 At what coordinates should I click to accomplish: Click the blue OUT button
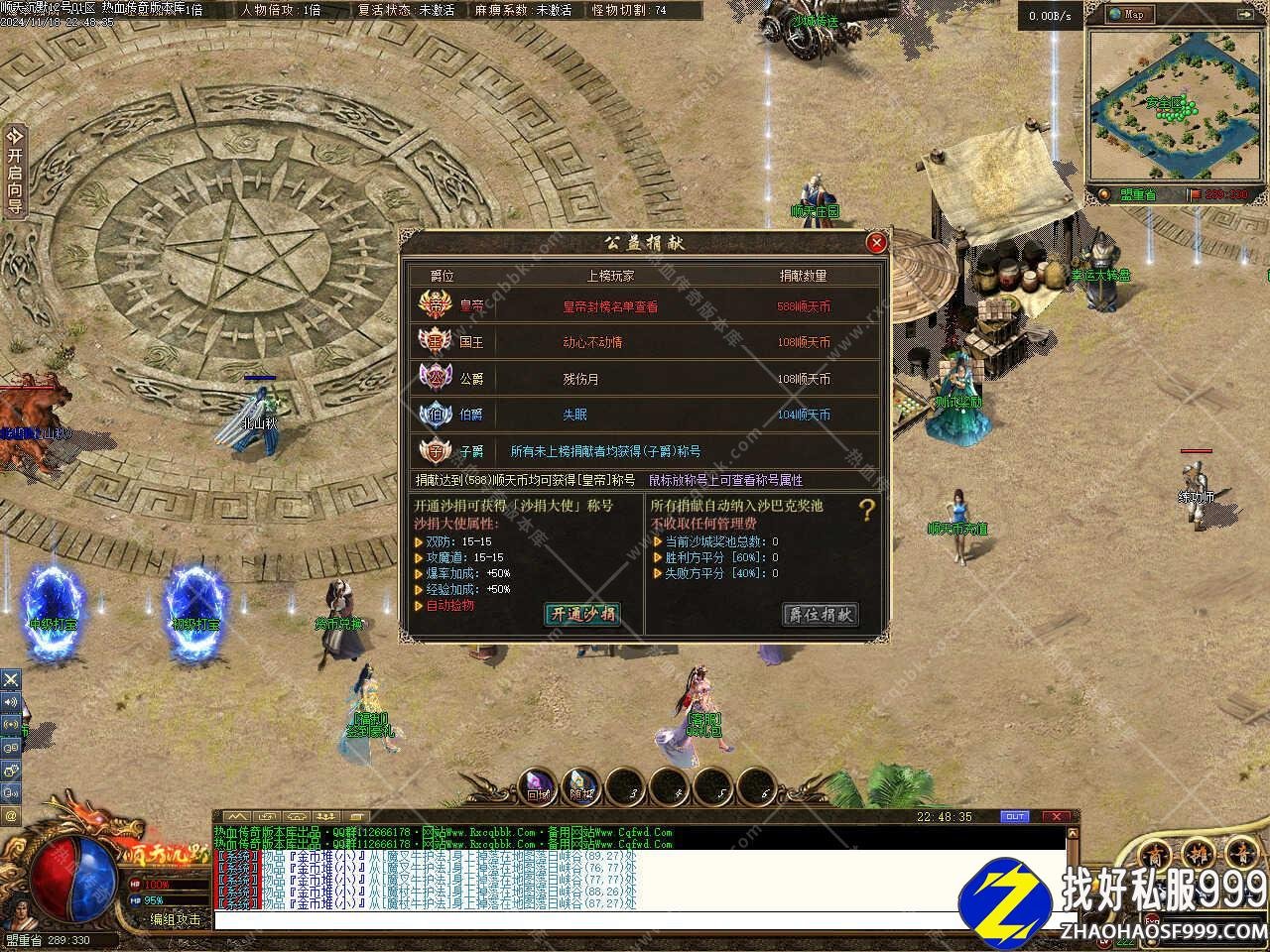pos(1014,816)
